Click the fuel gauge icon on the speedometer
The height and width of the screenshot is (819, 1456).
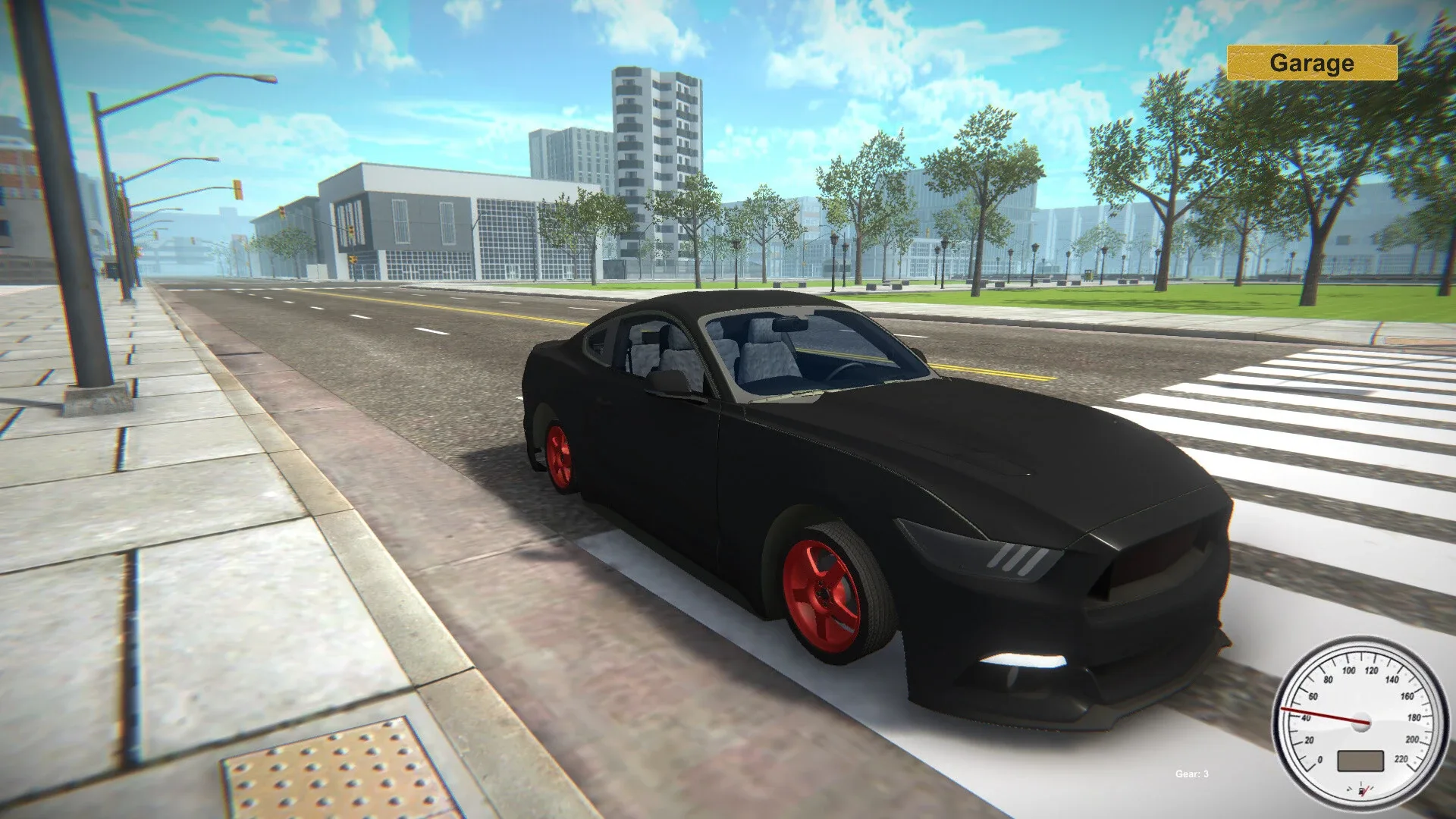click(x=1361, y=791)
